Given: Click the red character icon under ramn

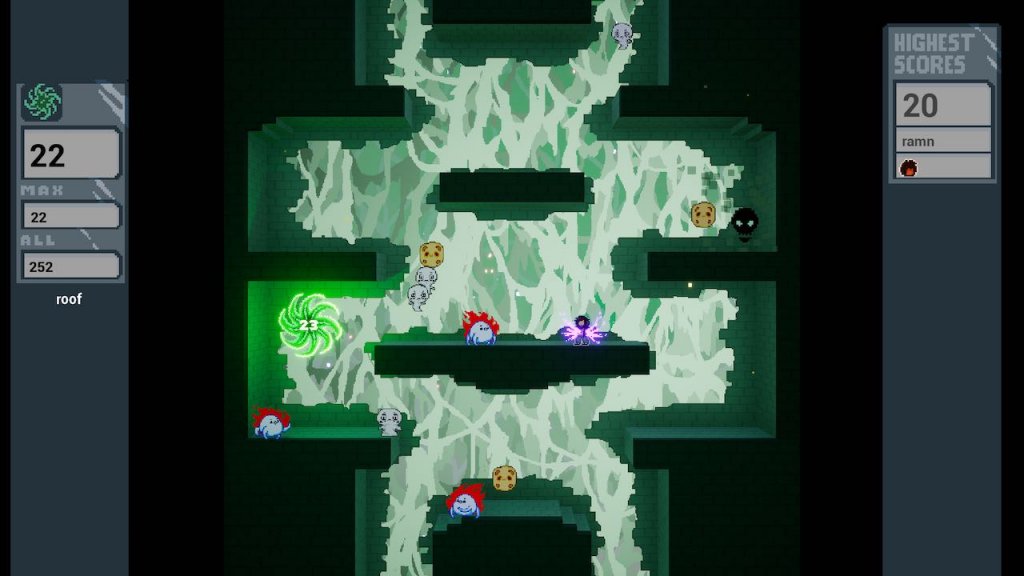Looking at the screenshot, I should (909, 167).
